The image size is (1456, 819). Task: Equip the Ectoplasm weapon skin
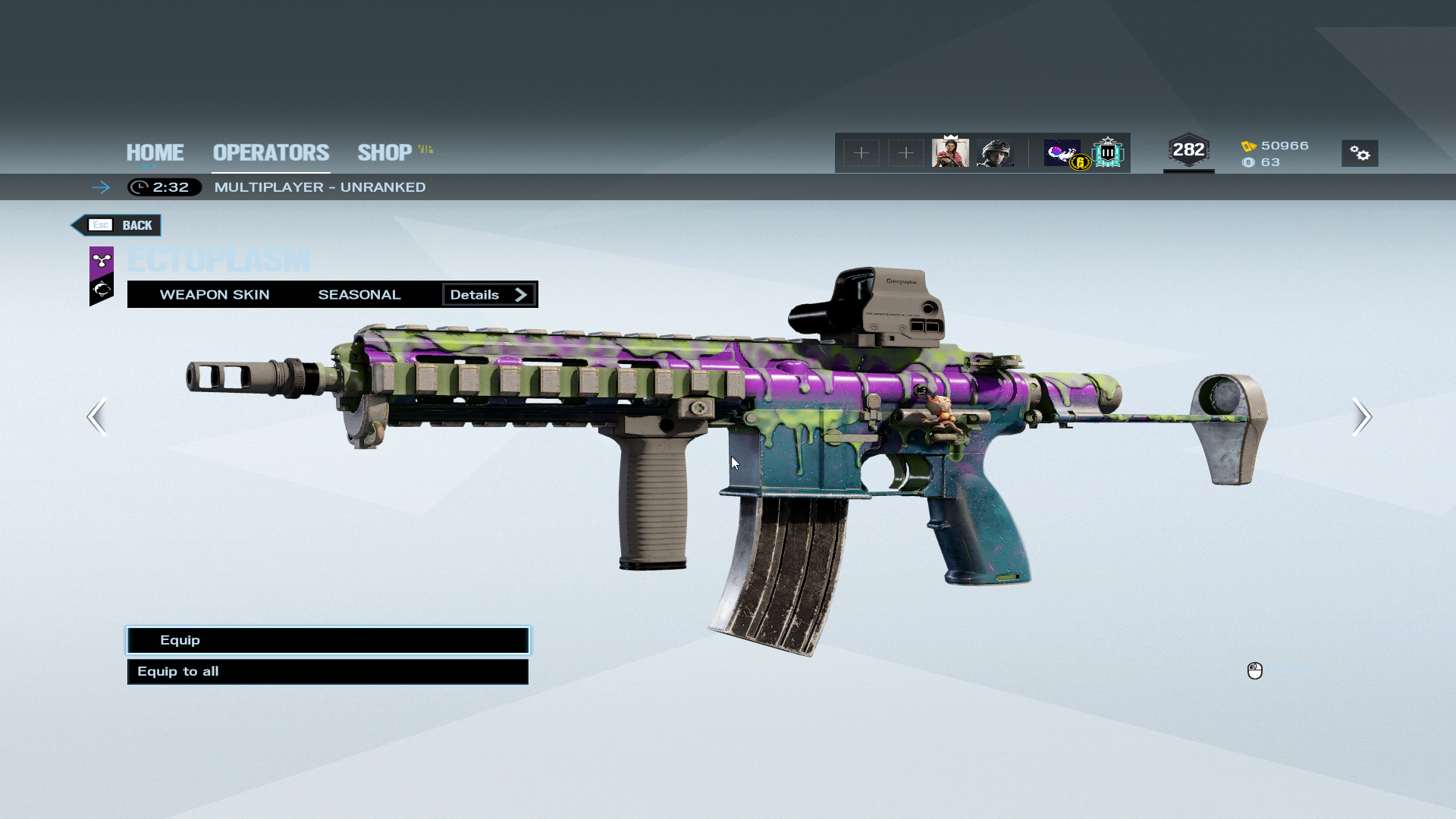pyautogui.click(x=328, y=640)
